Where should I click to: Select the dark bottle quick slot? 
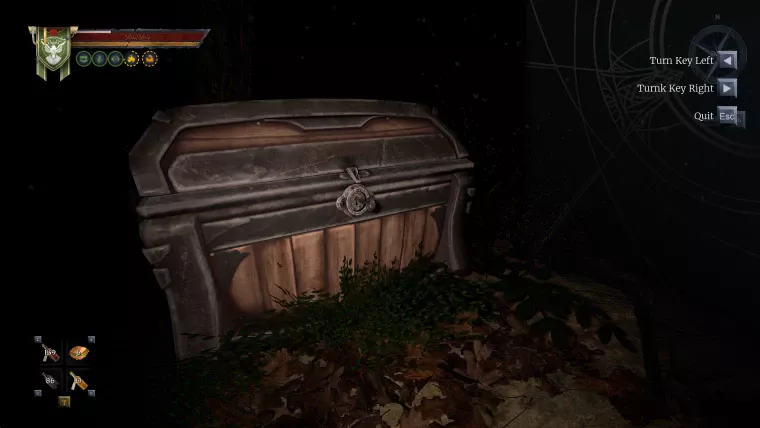[51, 380]
